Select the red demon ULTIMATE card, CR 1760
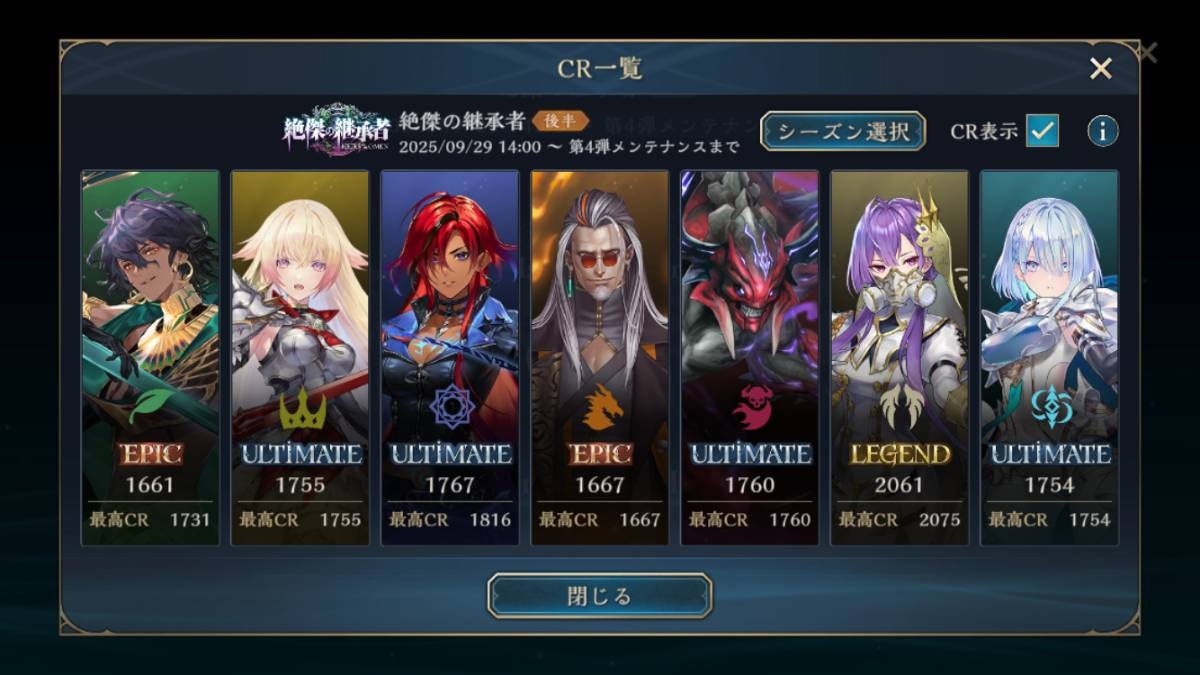This screenshot has width=1200, height=675. tap(750, 357)
